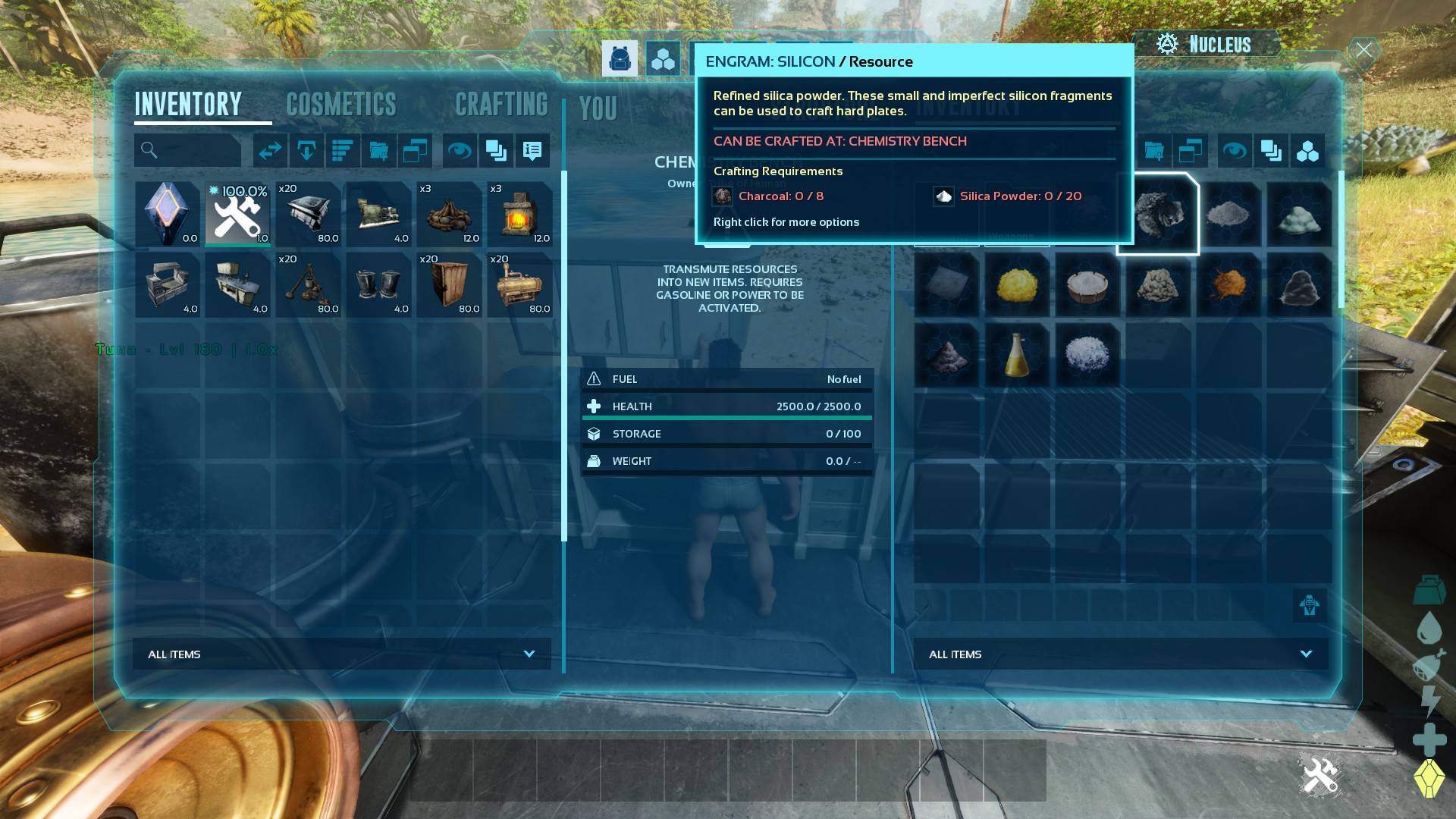The height and width of the screenshot is (819, 1456).
Task: Pick the mortar and pestle stack
Action: point(308,284)
